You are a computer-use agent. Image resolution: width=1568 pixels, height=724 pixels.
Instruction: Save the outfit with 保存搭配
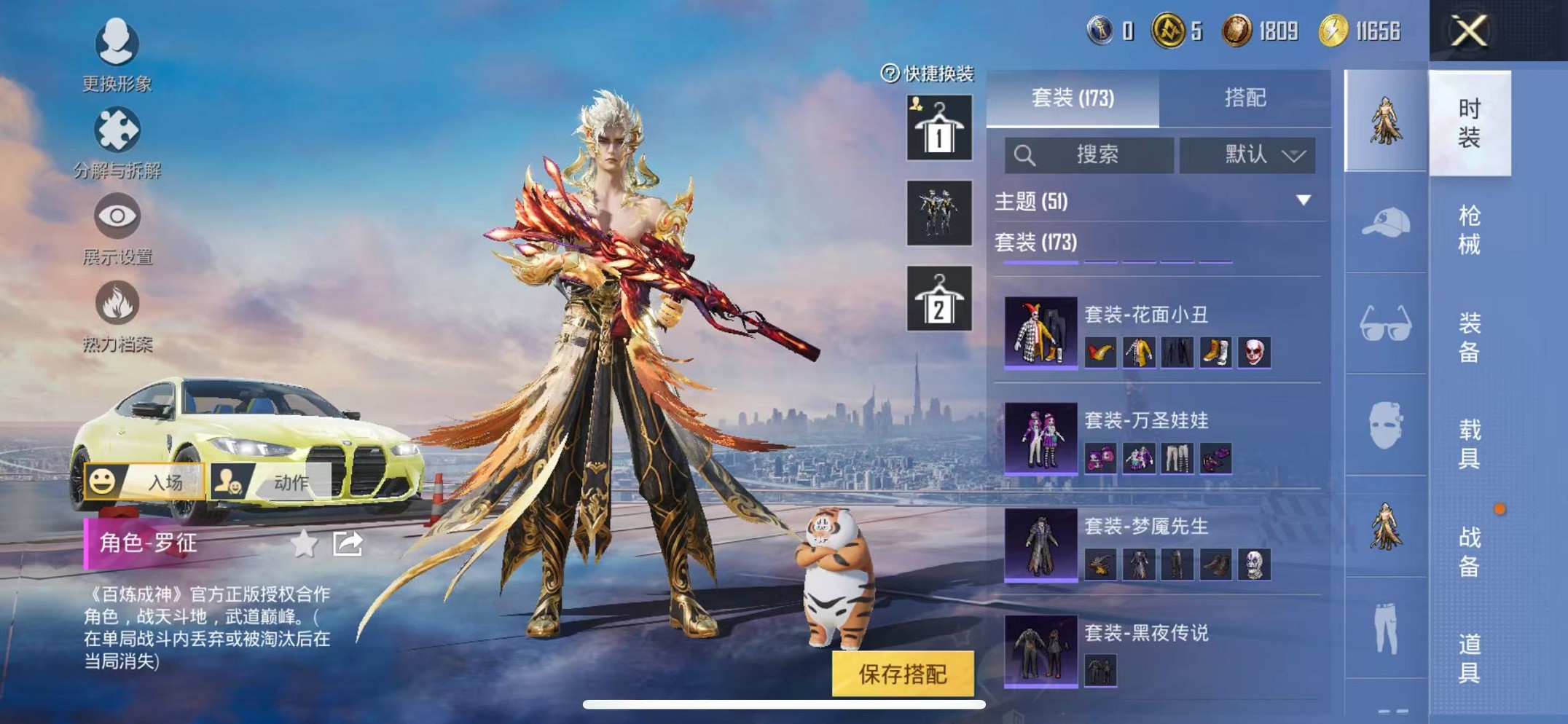click(903, 674)
